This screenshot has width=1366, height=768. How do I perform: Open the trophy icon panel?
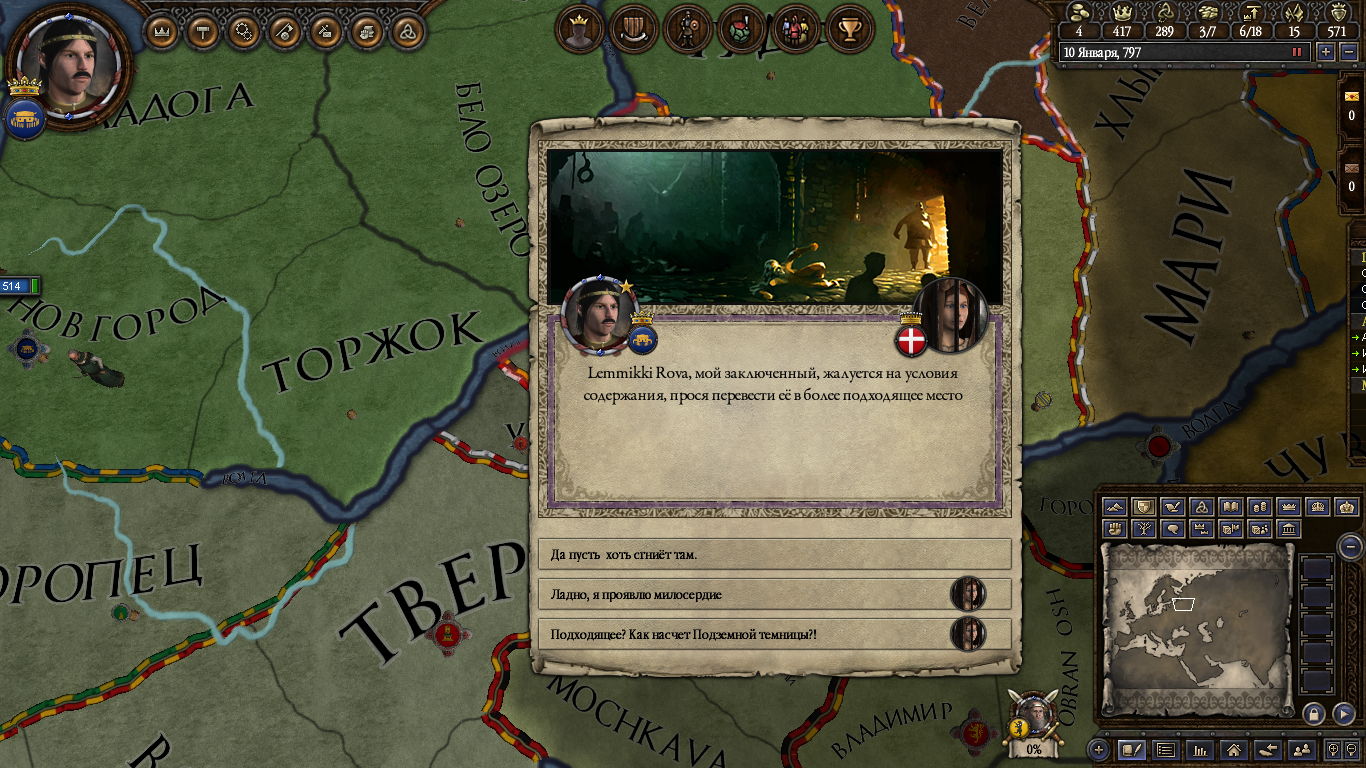850,29
